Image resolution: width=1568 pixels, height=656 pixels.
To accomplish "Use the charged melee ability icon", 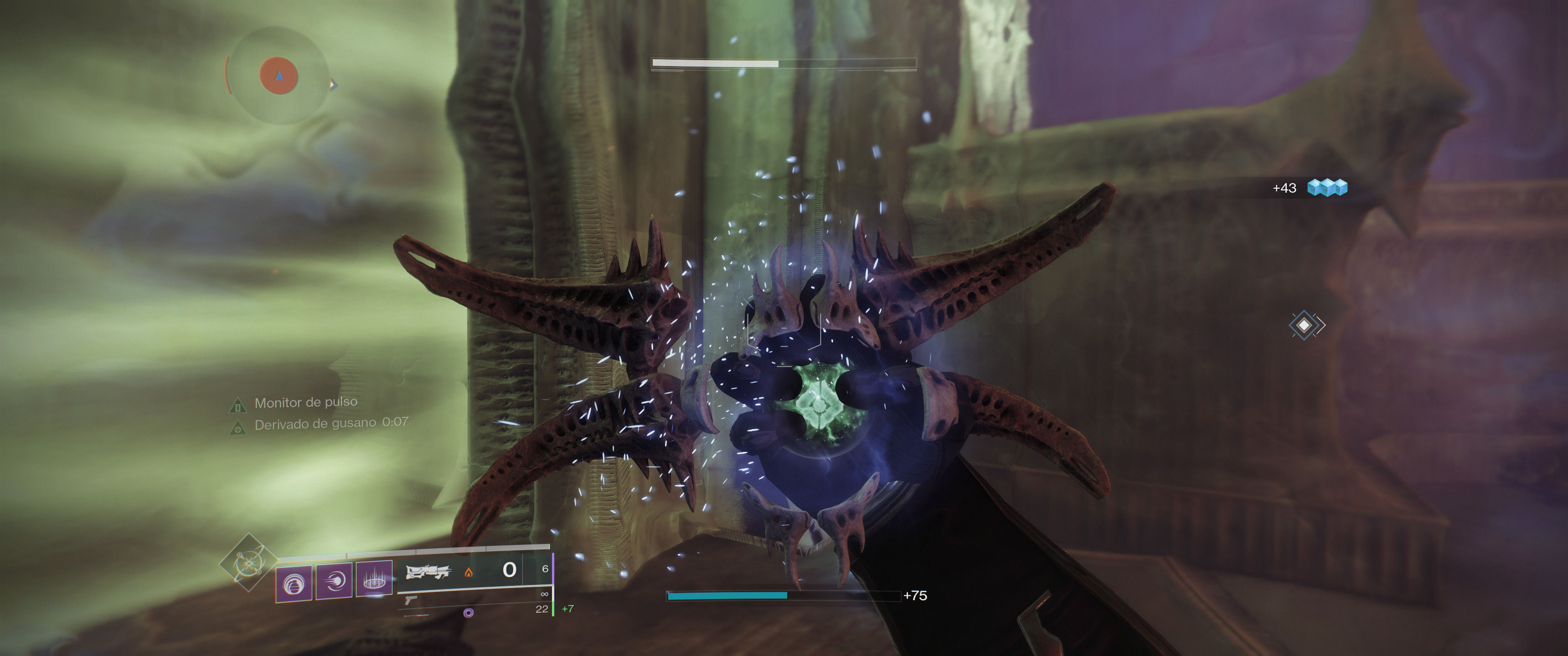I will pos(334,581).
